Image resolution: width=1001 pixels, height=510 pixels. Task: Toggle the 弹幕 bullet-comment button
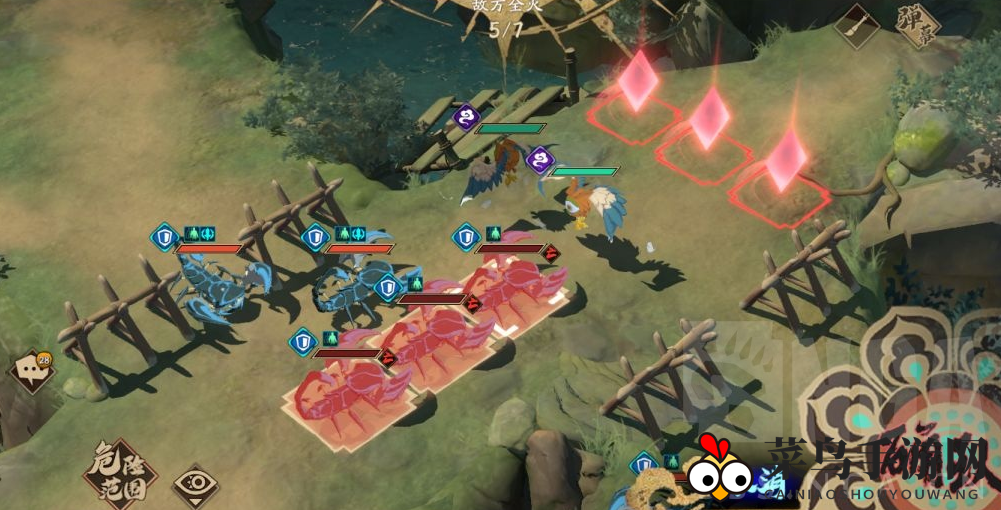[917, 25]
